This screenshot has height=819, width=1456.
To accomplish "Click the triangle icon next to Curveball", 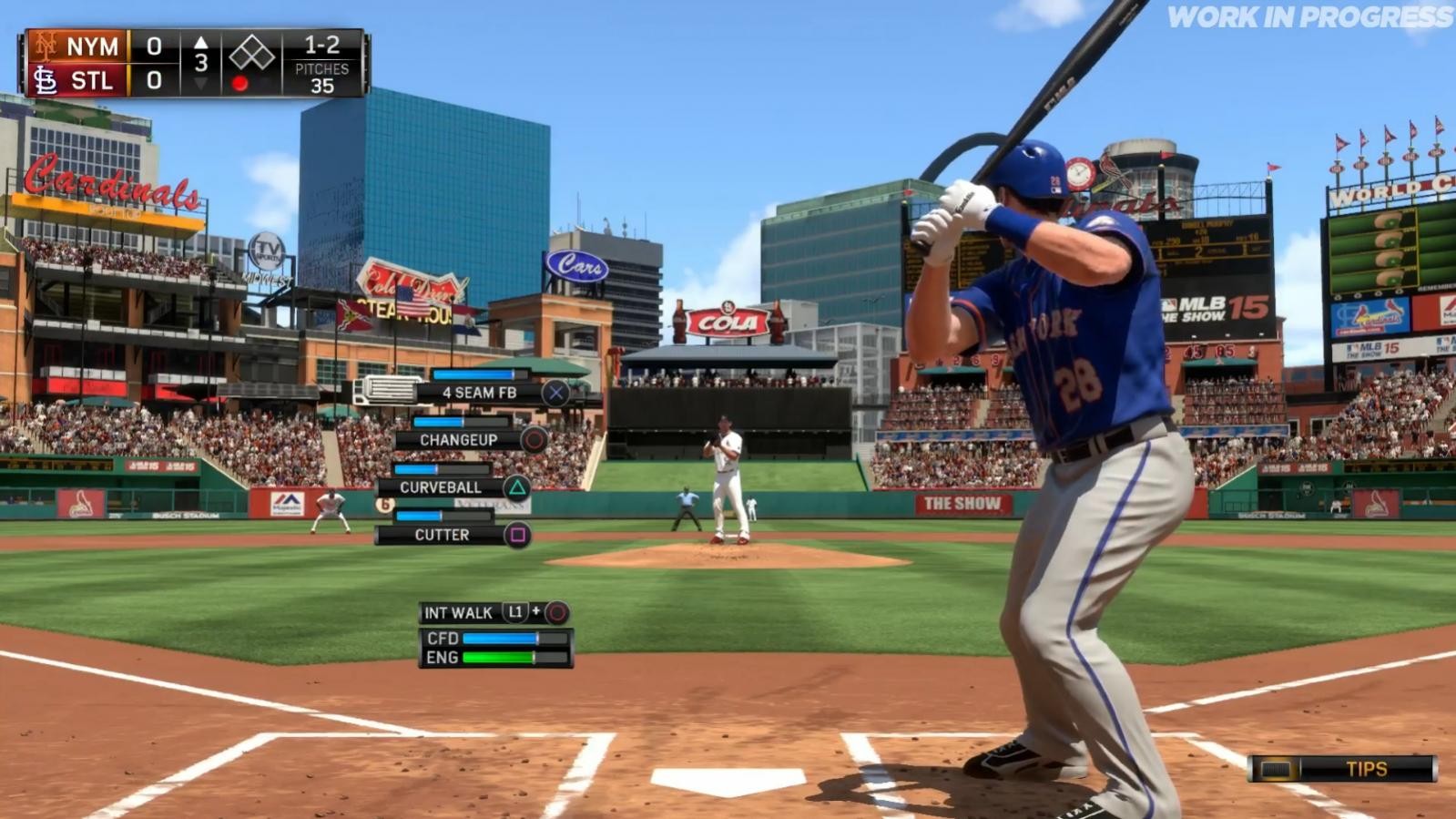I will tap(516, 487).
